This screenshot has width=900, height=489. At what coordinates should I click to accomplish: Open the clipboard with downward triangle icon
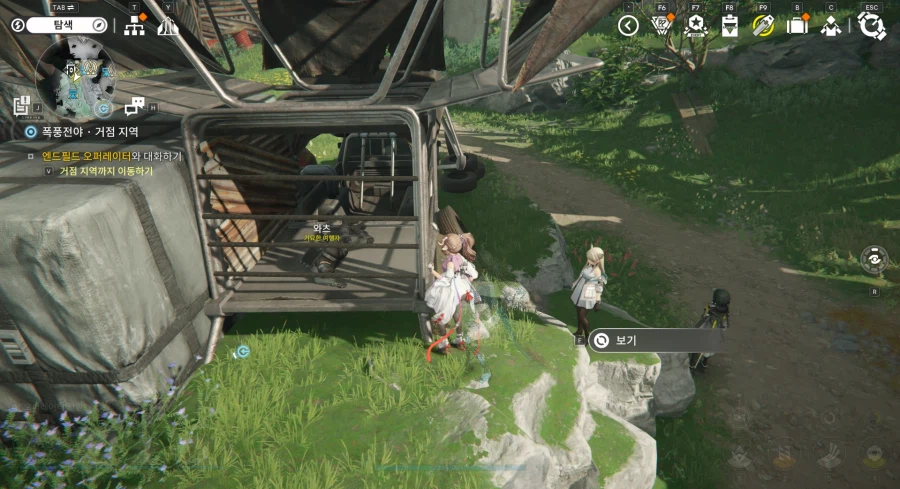click(730, 26)
